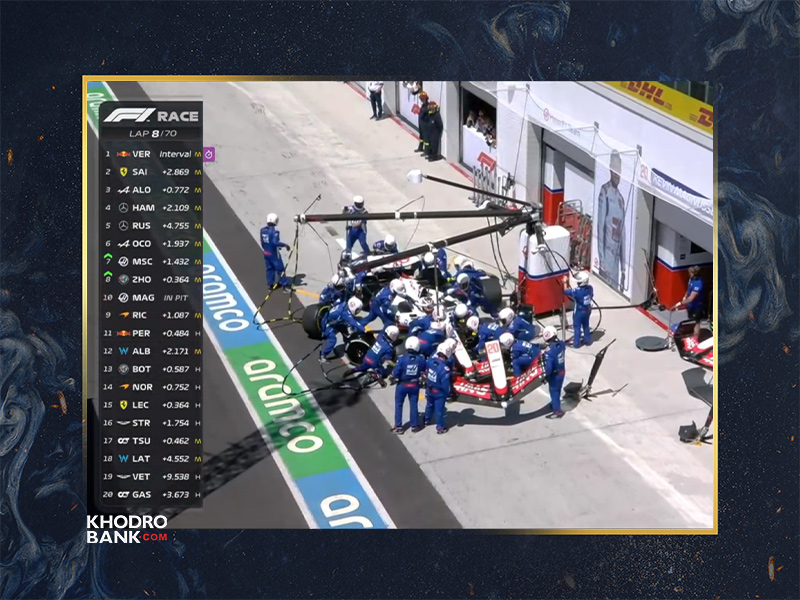Choose the ALO leaderboard row
The height and width of the screenshot is (600, 800).
[x=150, y=190]
